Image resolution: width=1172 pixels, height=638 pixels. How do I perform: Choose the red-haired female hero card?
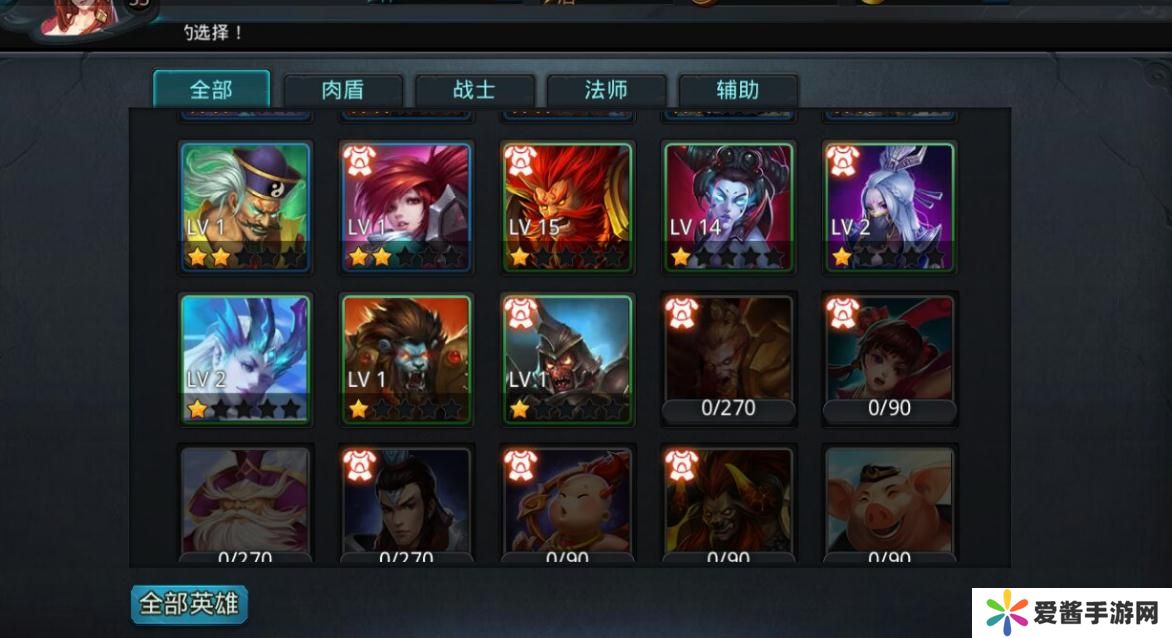click(406, 207)
